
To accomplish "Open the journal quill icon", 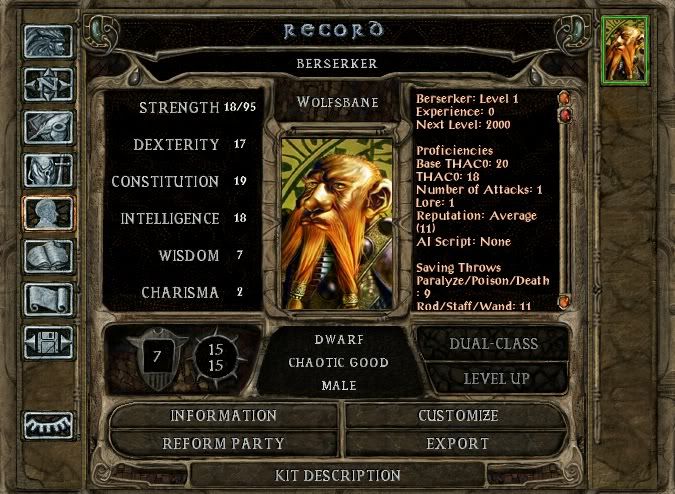I will (x=48, y=128).
